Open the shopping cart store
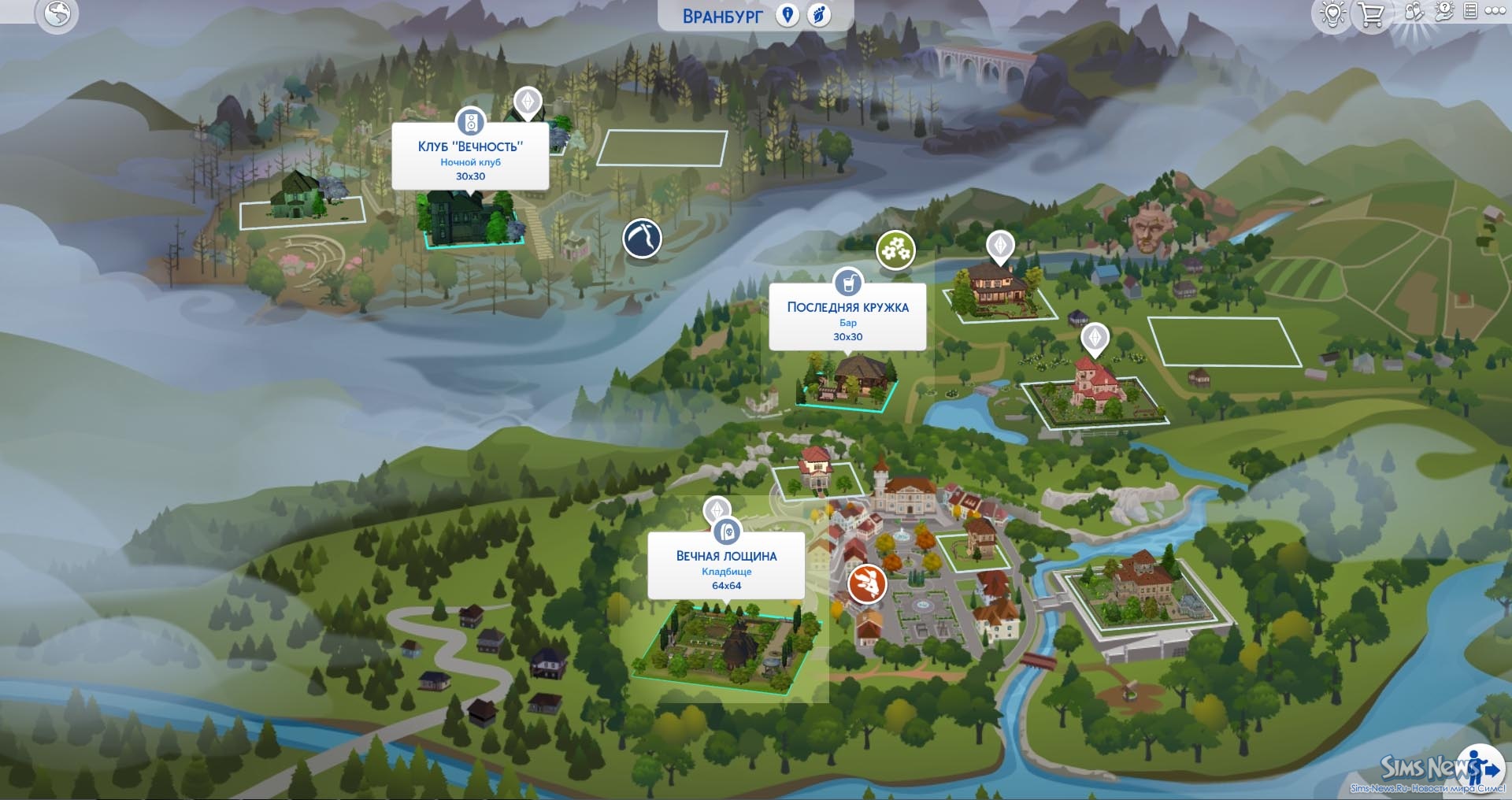Image resolution: width=1512 pixels, height=800 pixels. click(1371, 14)
